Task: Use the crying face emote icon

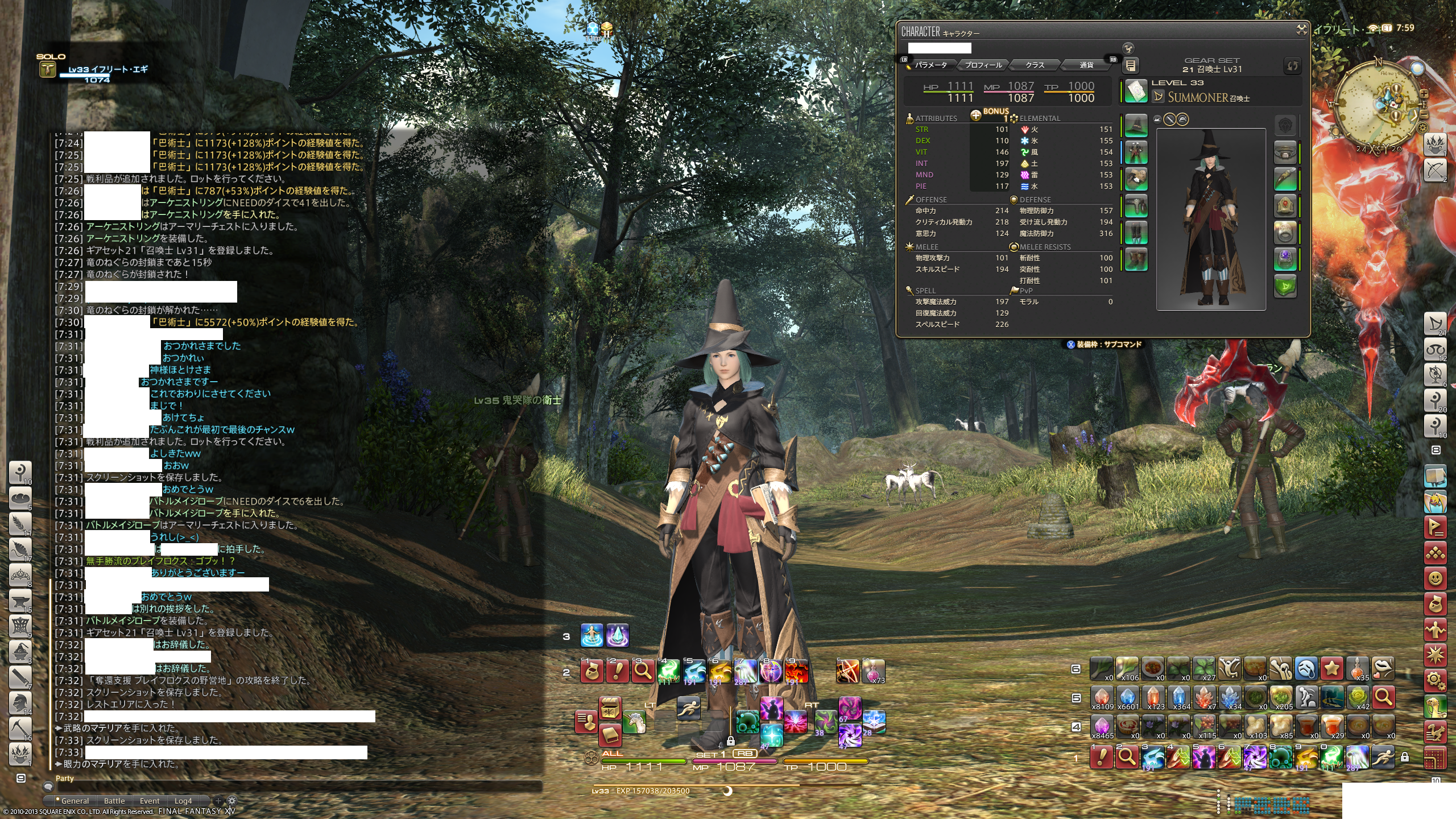Action: click(1307, 669)
